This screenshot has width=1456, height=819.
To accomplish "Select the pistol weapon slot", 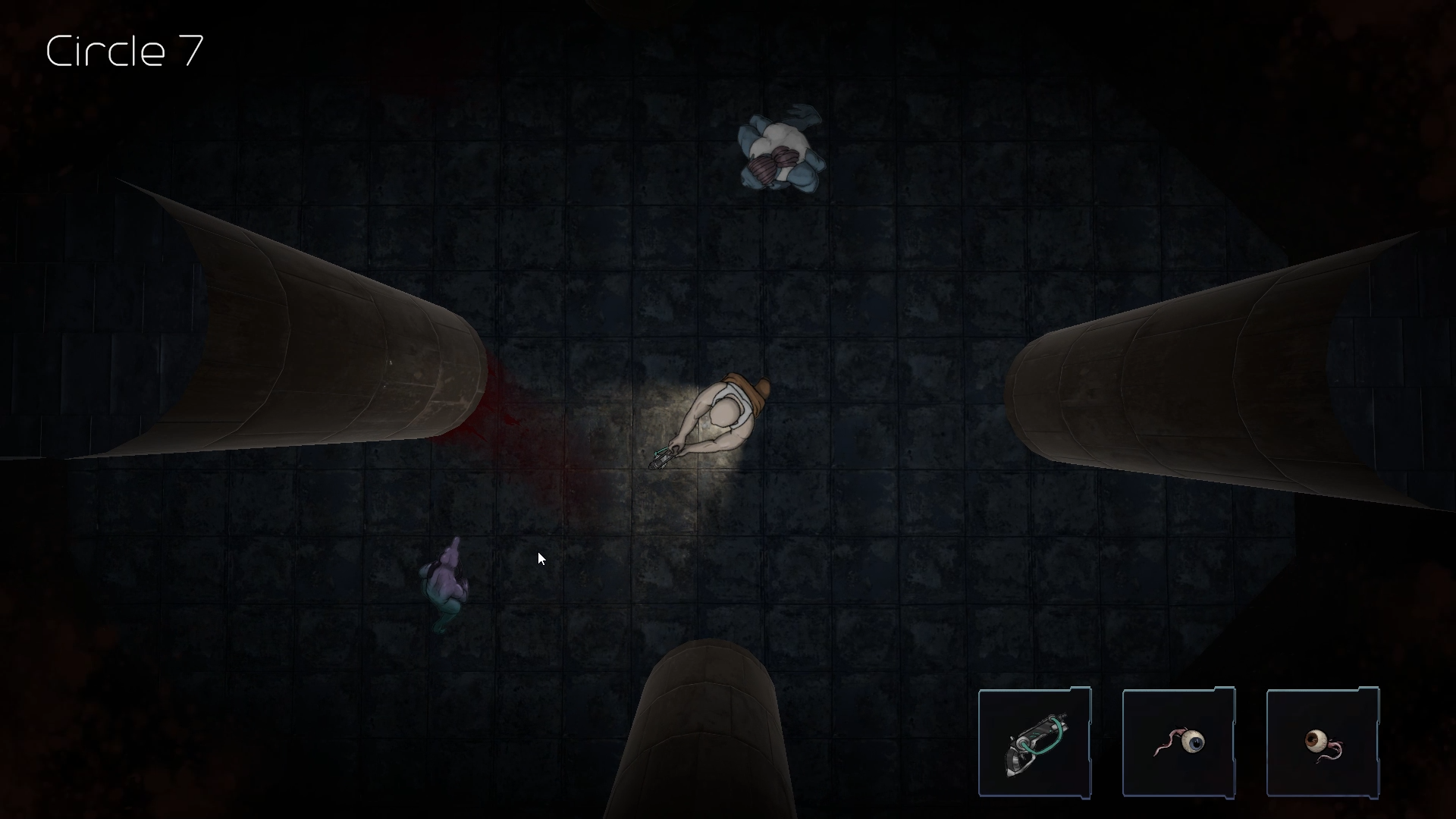I will click(1034, 742).
